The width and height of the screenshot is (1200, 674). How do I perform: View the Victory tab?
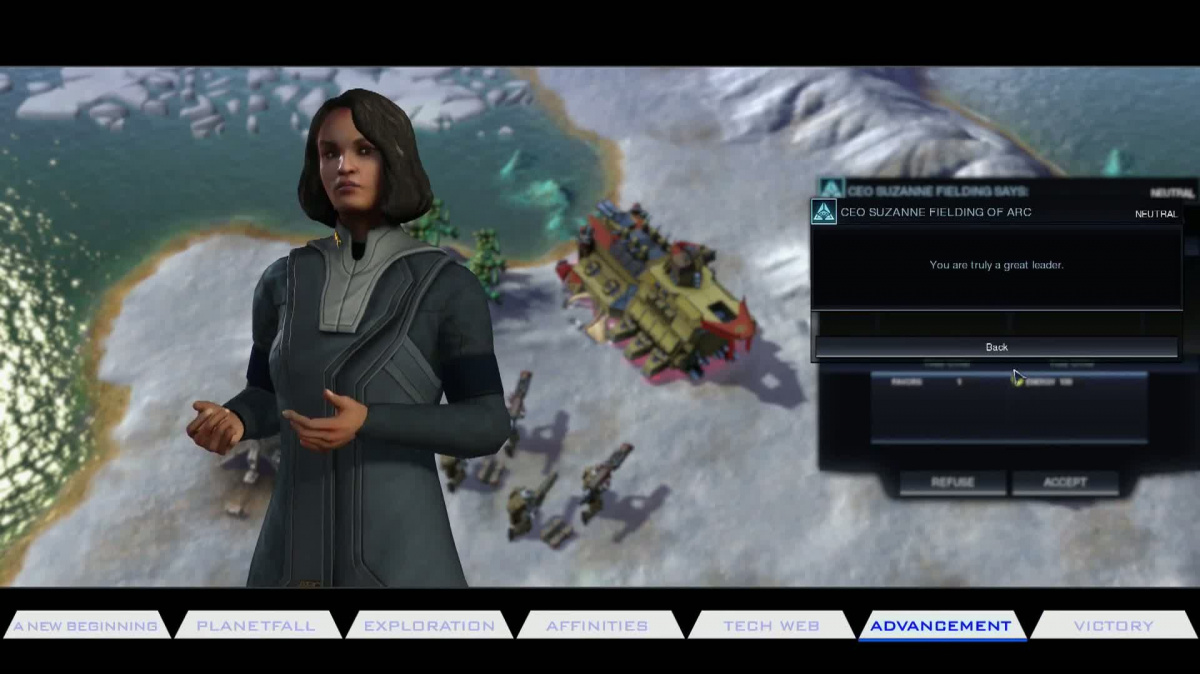point(1113,626)
